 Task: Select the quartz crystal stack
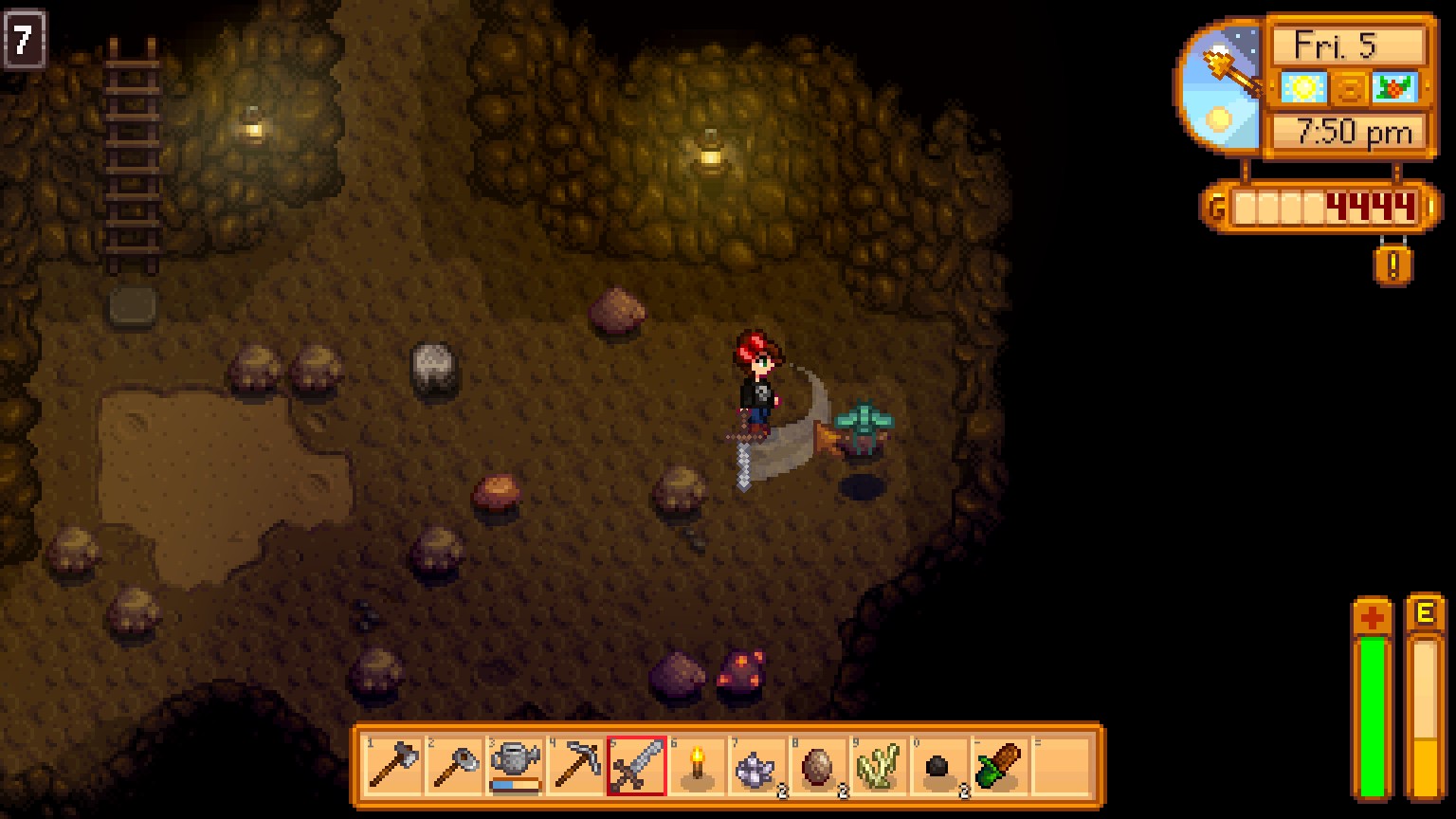coord(759,766)
